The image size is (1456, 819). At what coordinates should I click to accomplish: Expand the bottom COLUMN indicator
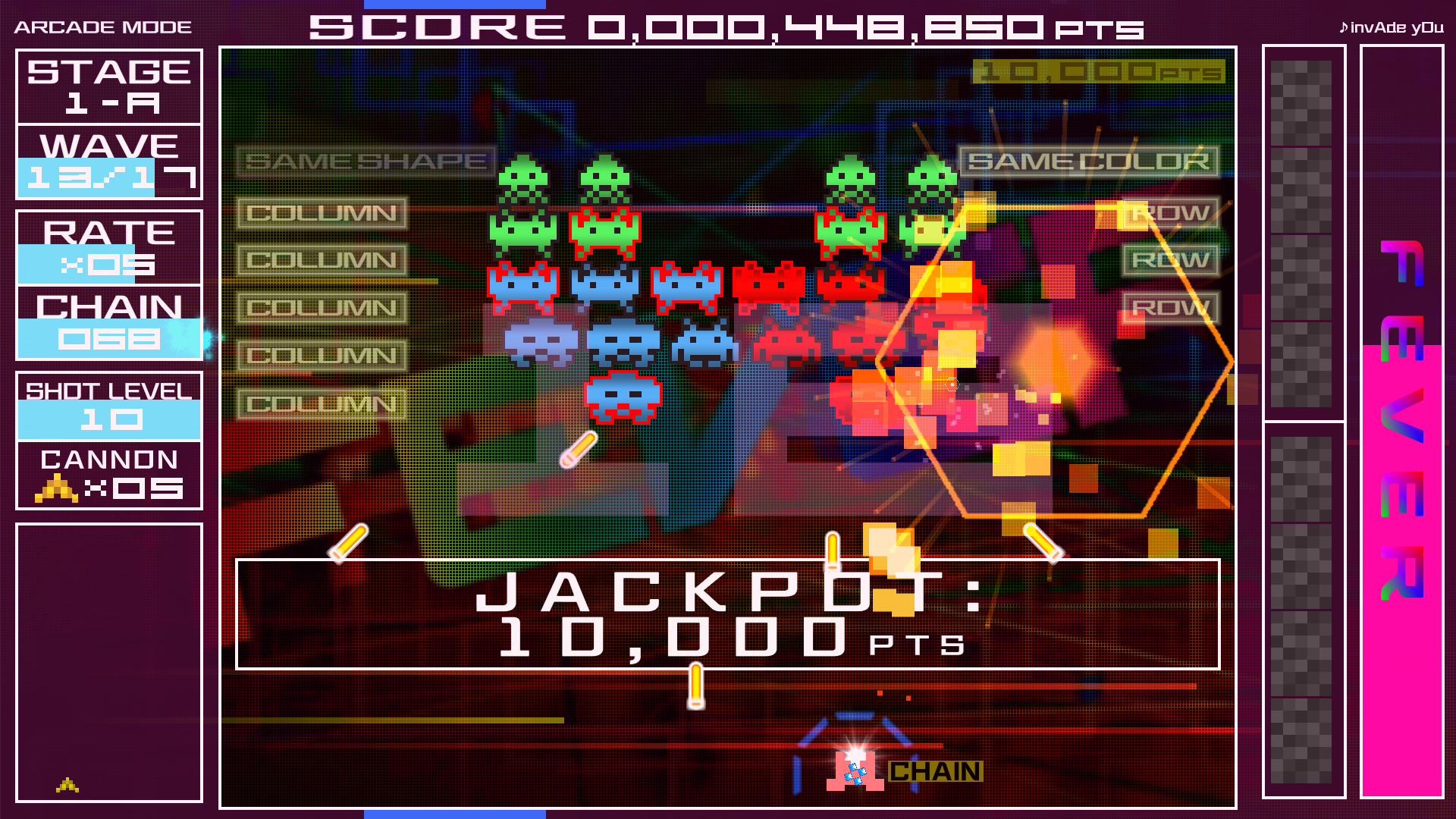[x=321, y=402]
